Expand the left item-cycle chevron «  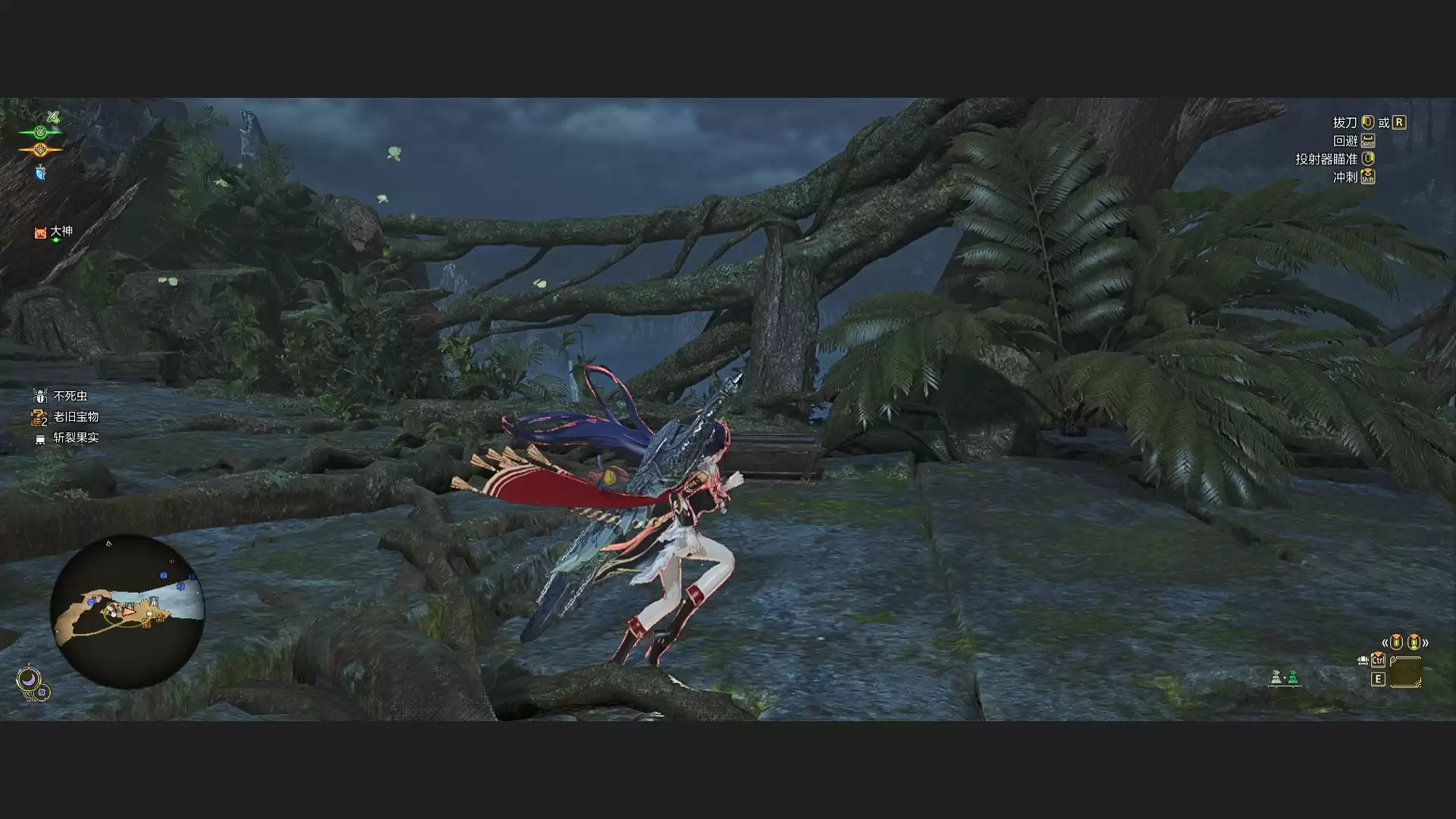(1386, 643)
